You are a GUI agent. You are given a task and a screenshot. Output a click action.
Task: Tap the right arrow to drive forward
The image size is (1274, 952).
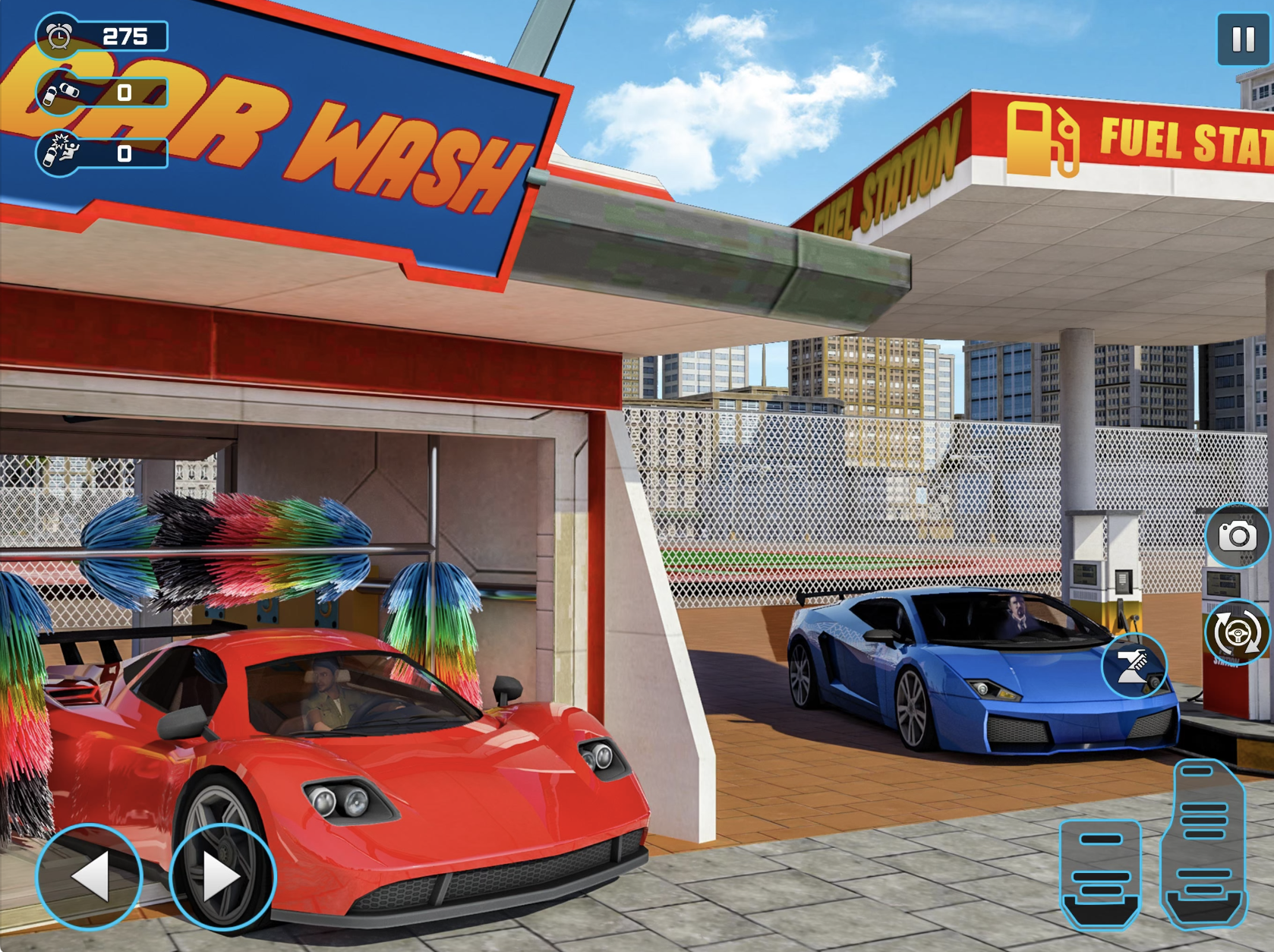pos(218,877)
